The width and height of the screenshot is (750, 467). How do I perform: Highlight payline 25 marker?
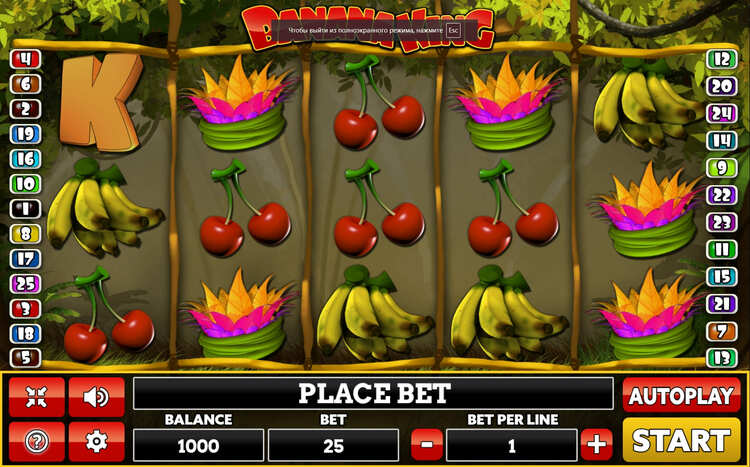(24, 284)
